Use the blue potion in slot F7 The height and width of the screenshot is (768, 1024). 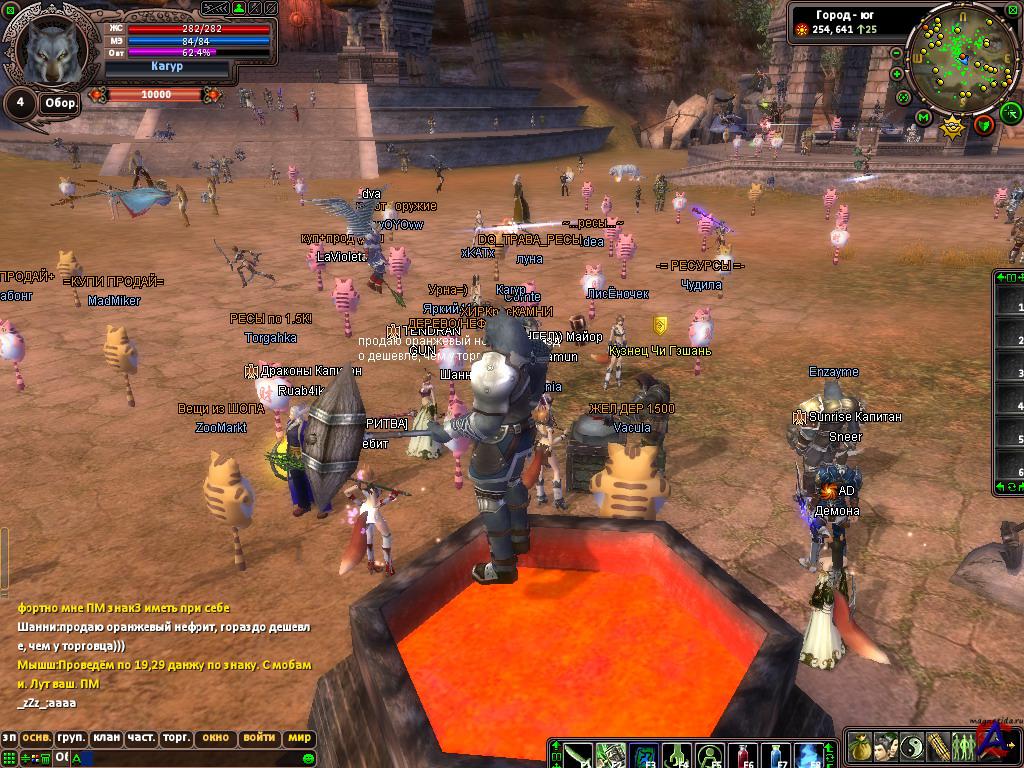(775, 753)
